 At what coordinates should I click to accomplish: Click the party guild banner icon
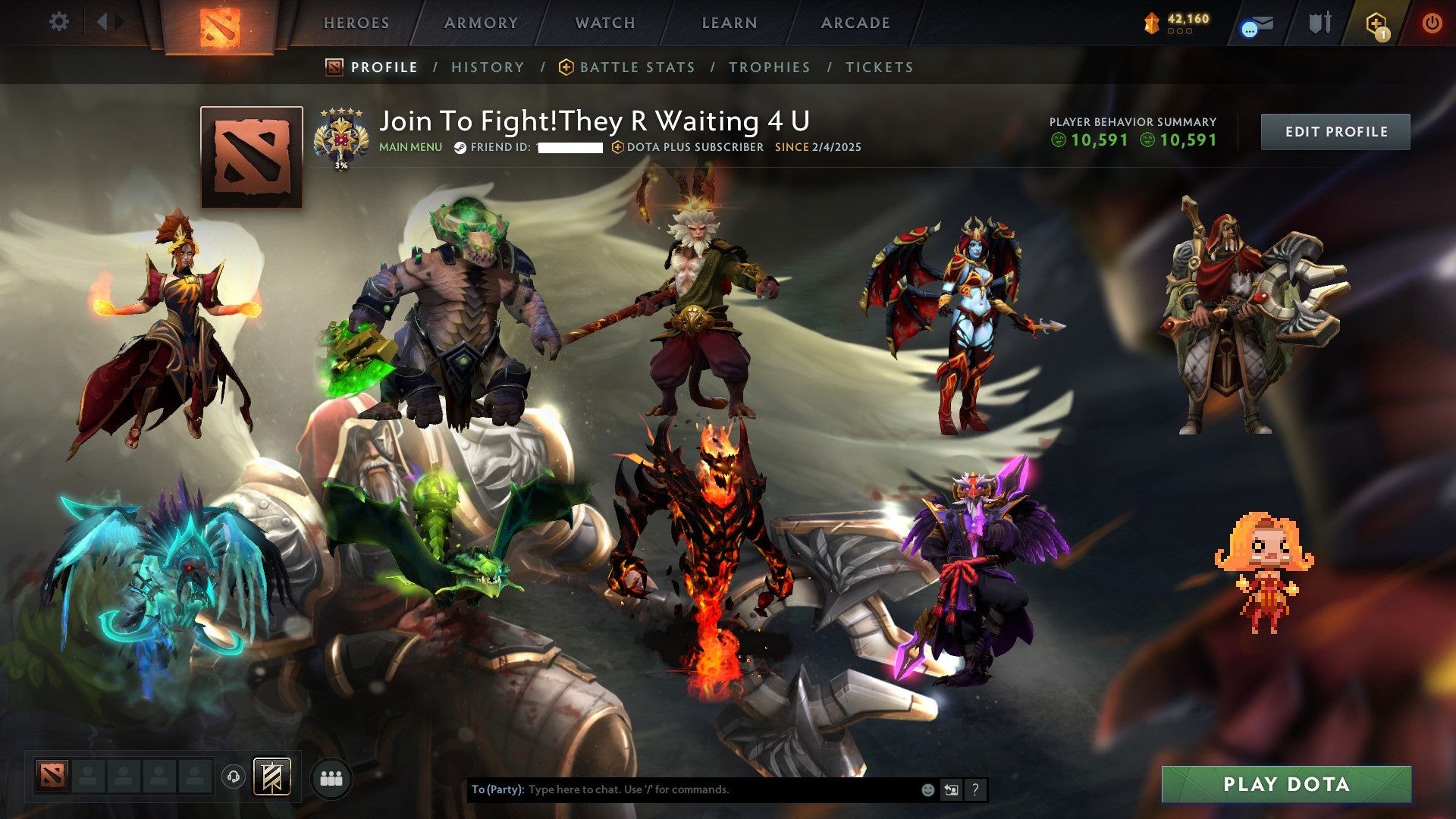272,778
